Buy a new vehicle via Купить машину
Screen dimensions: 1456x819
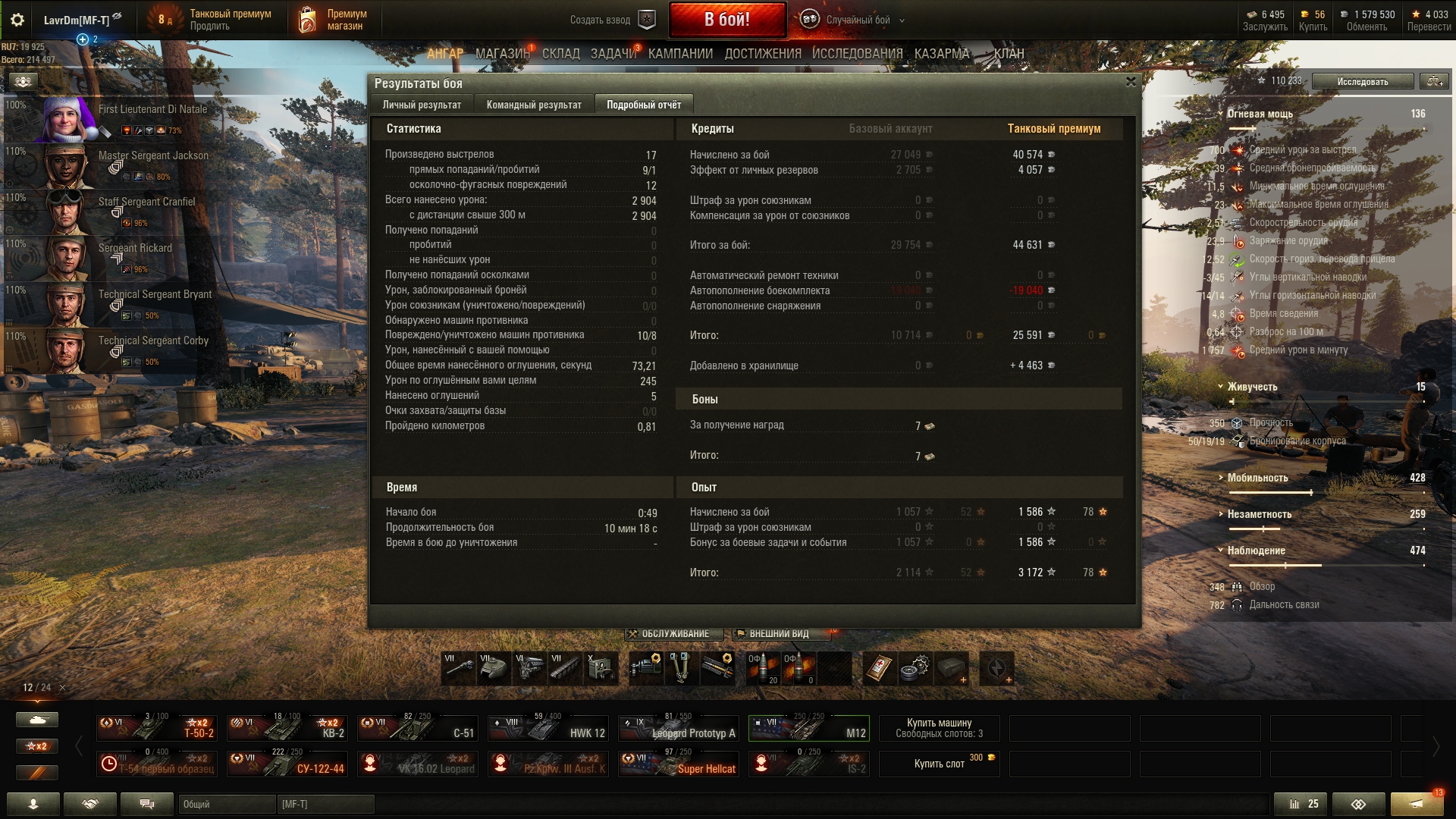click(939, 728)
